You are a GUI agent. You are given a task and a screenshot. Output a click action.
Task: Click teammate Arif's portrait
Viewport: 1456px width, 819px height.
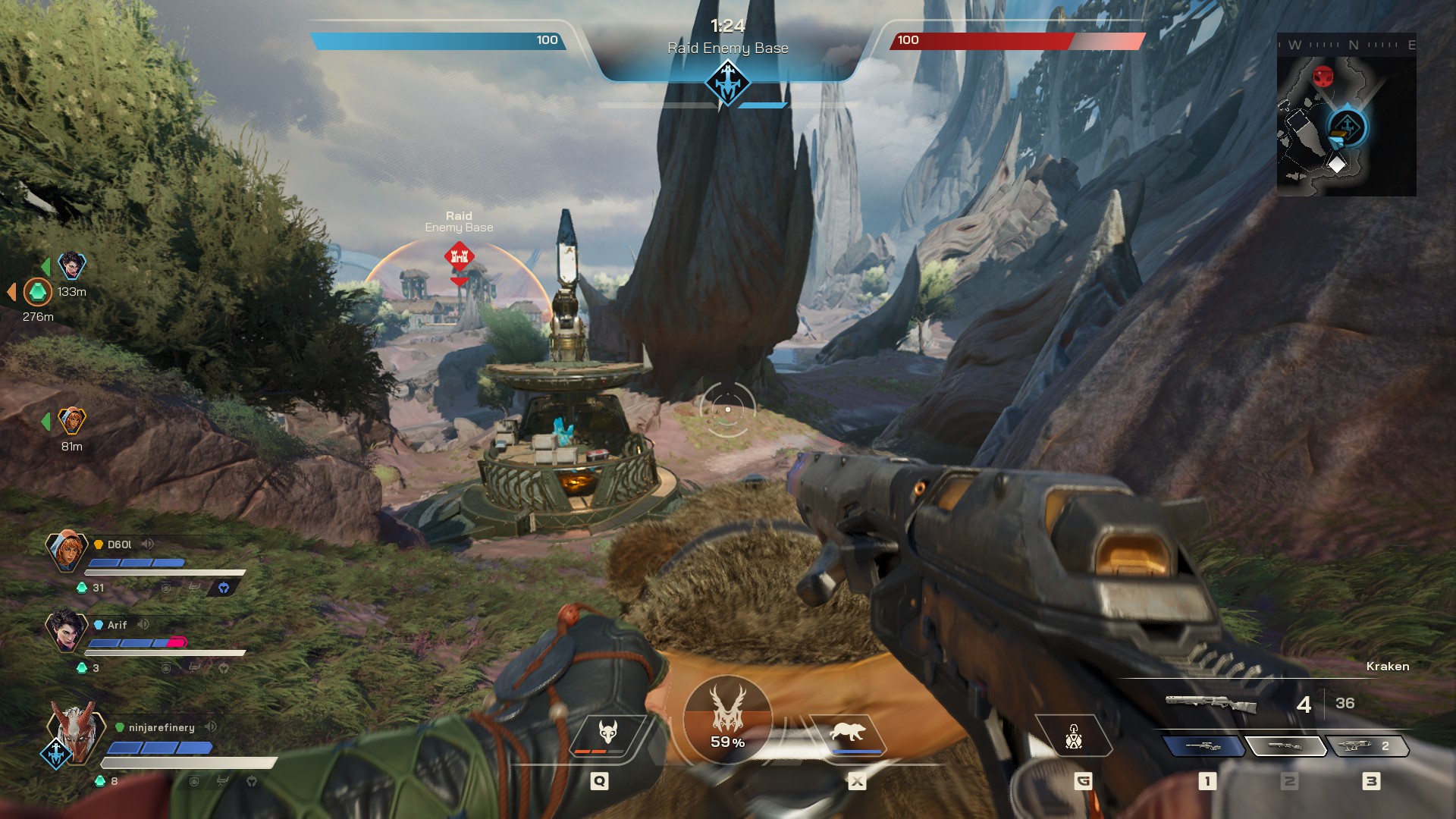tap(66, 629)
